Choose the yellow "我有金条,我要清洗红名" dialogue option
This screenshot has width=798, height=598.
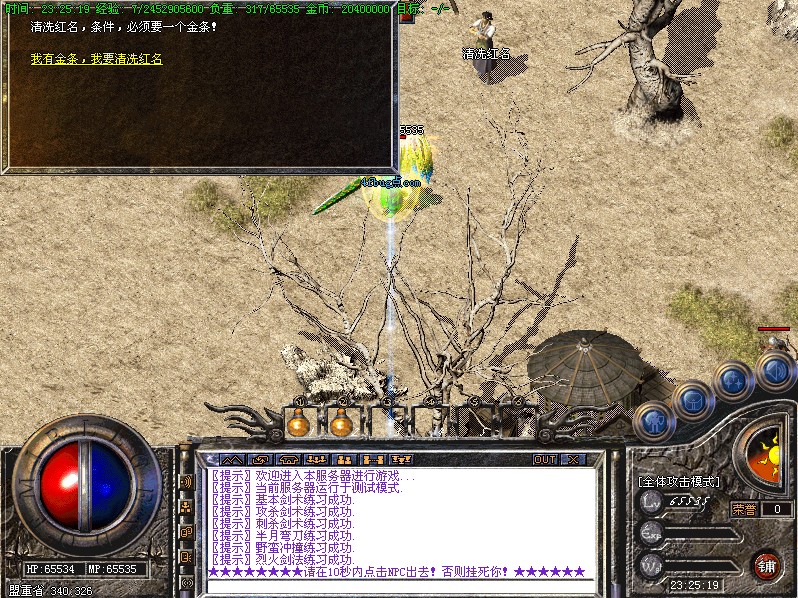tap(97, 60)
